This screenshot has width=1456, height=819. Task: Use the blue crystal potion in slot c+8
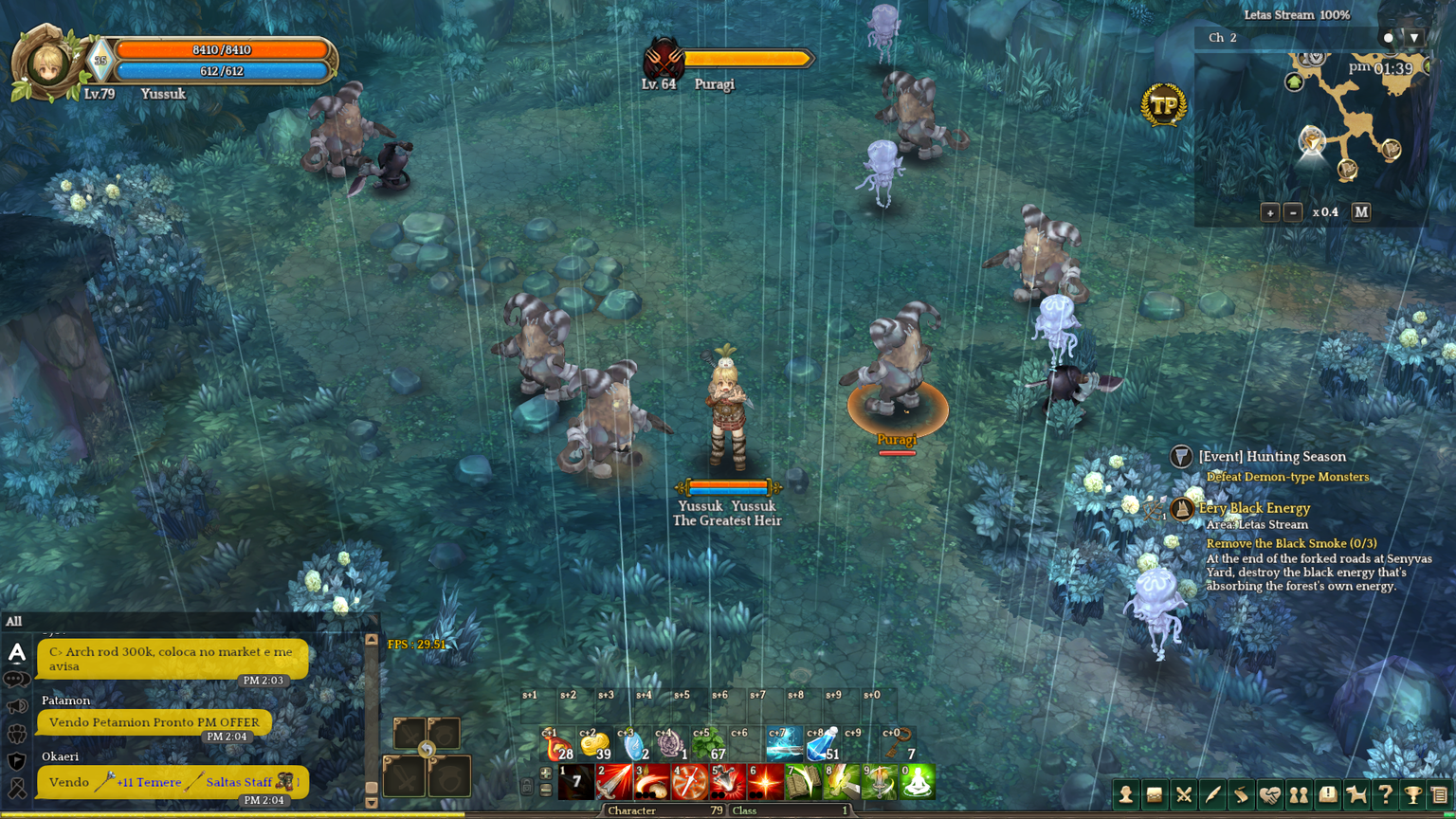(x=822, y=746)
